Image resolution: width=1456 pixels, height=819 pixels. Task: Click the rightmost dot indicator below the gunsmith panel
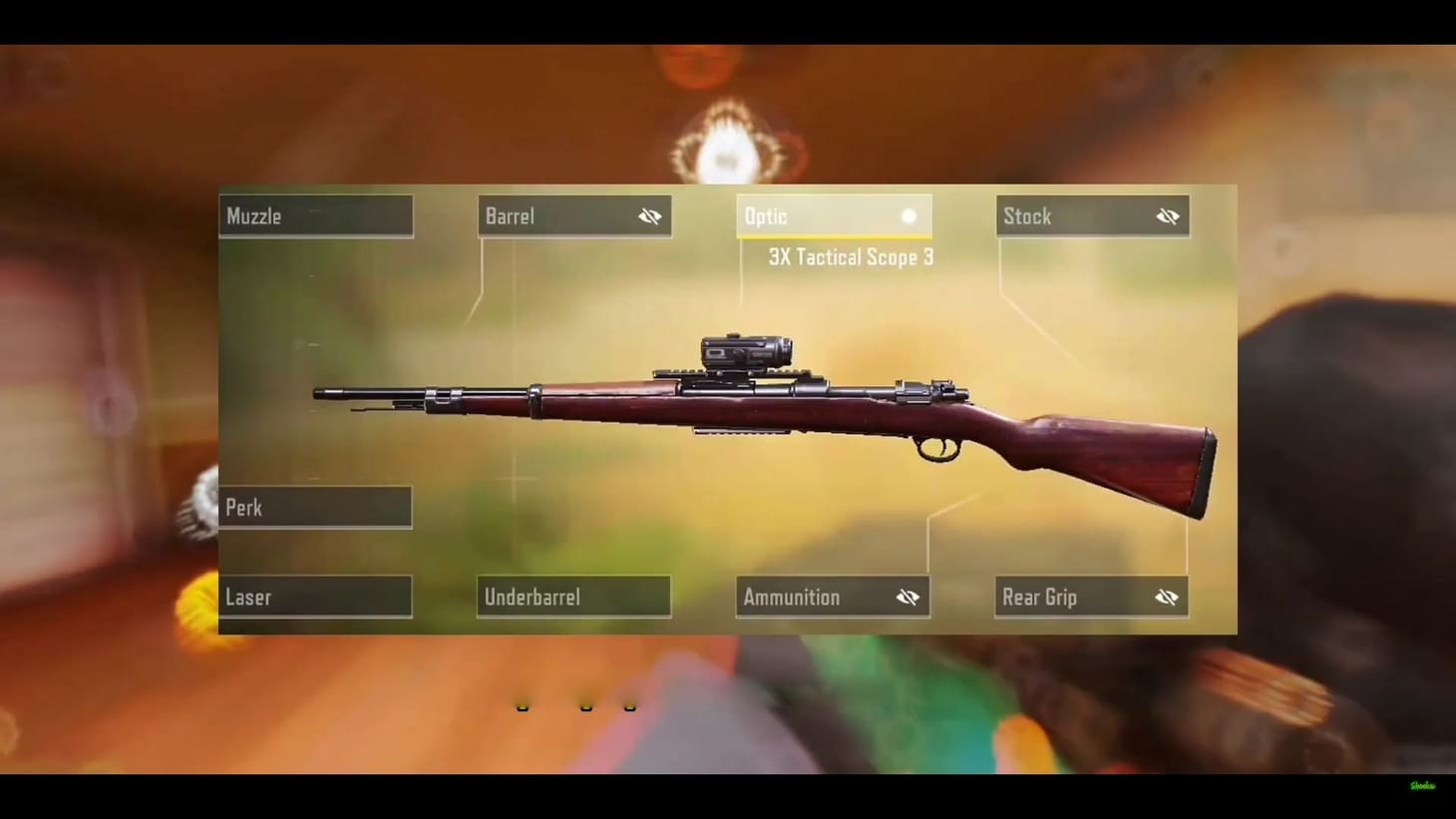click(629, 705)
